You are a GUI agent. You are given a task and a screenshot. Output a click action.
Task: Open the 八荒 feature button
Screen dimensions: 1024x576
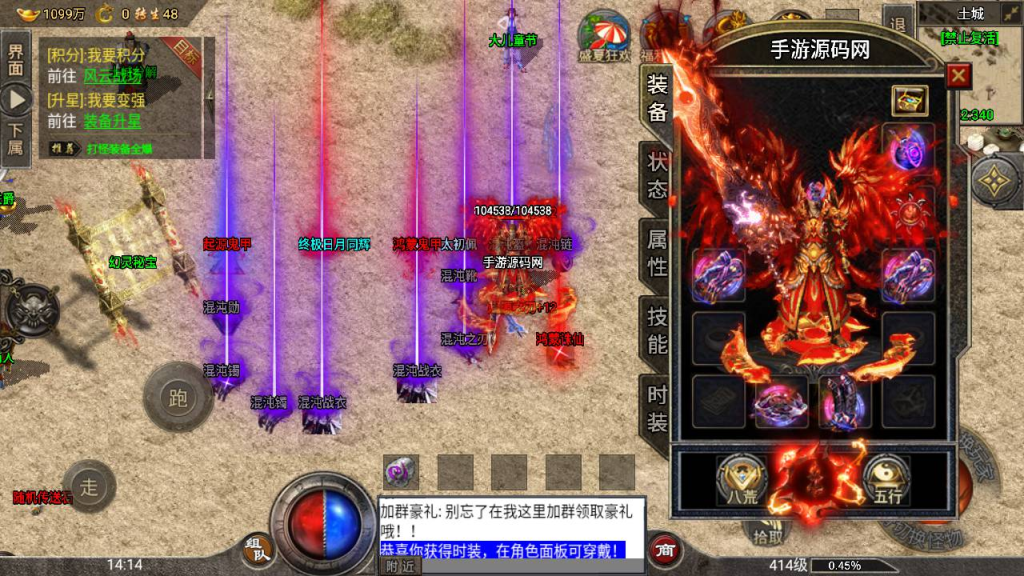tap(736, 477)
